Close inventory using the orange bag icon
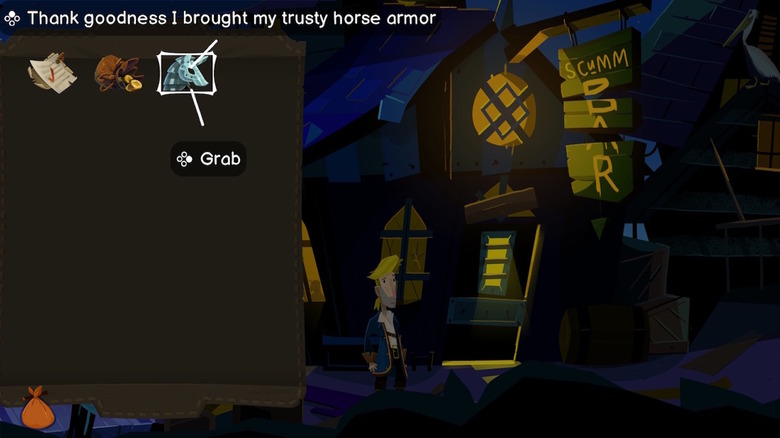The image size is (780, 438). (x=37, y=408)
